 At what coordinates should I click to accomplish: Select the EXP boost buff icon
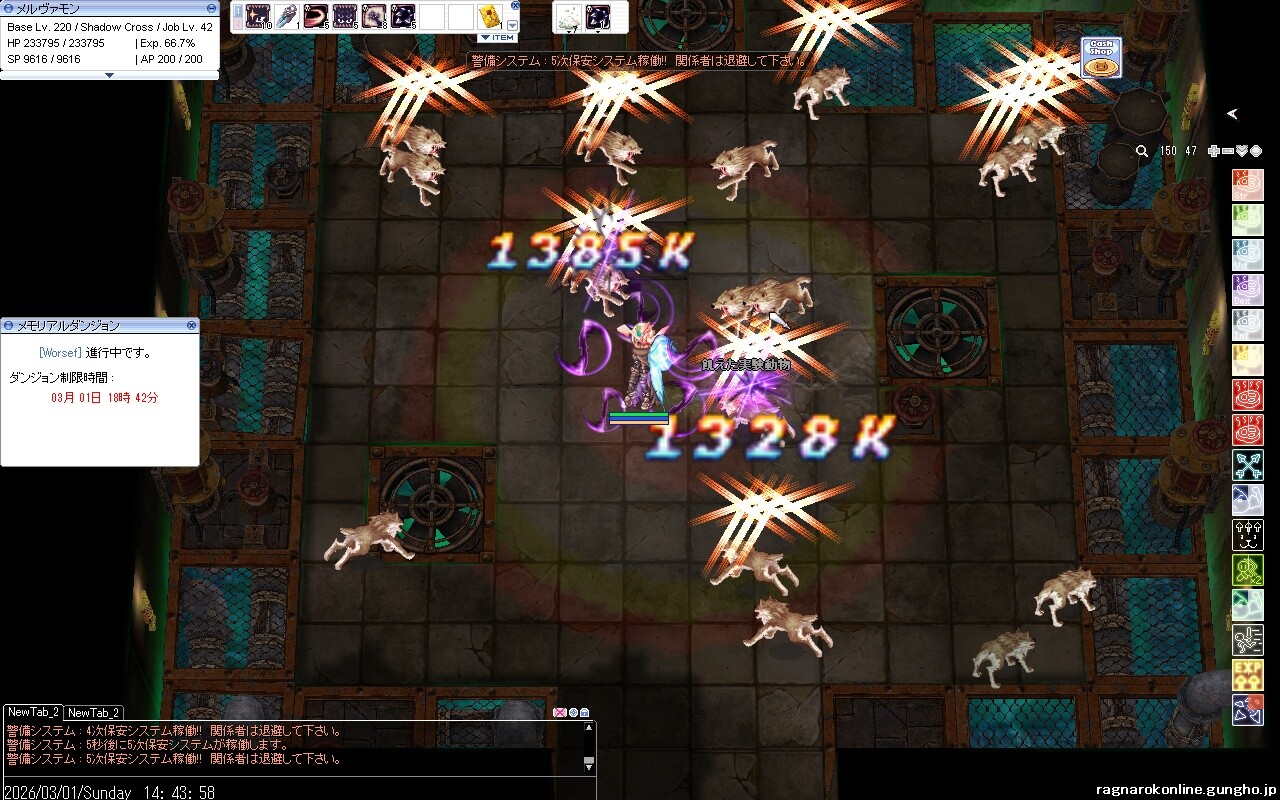tap(1247, 674)
